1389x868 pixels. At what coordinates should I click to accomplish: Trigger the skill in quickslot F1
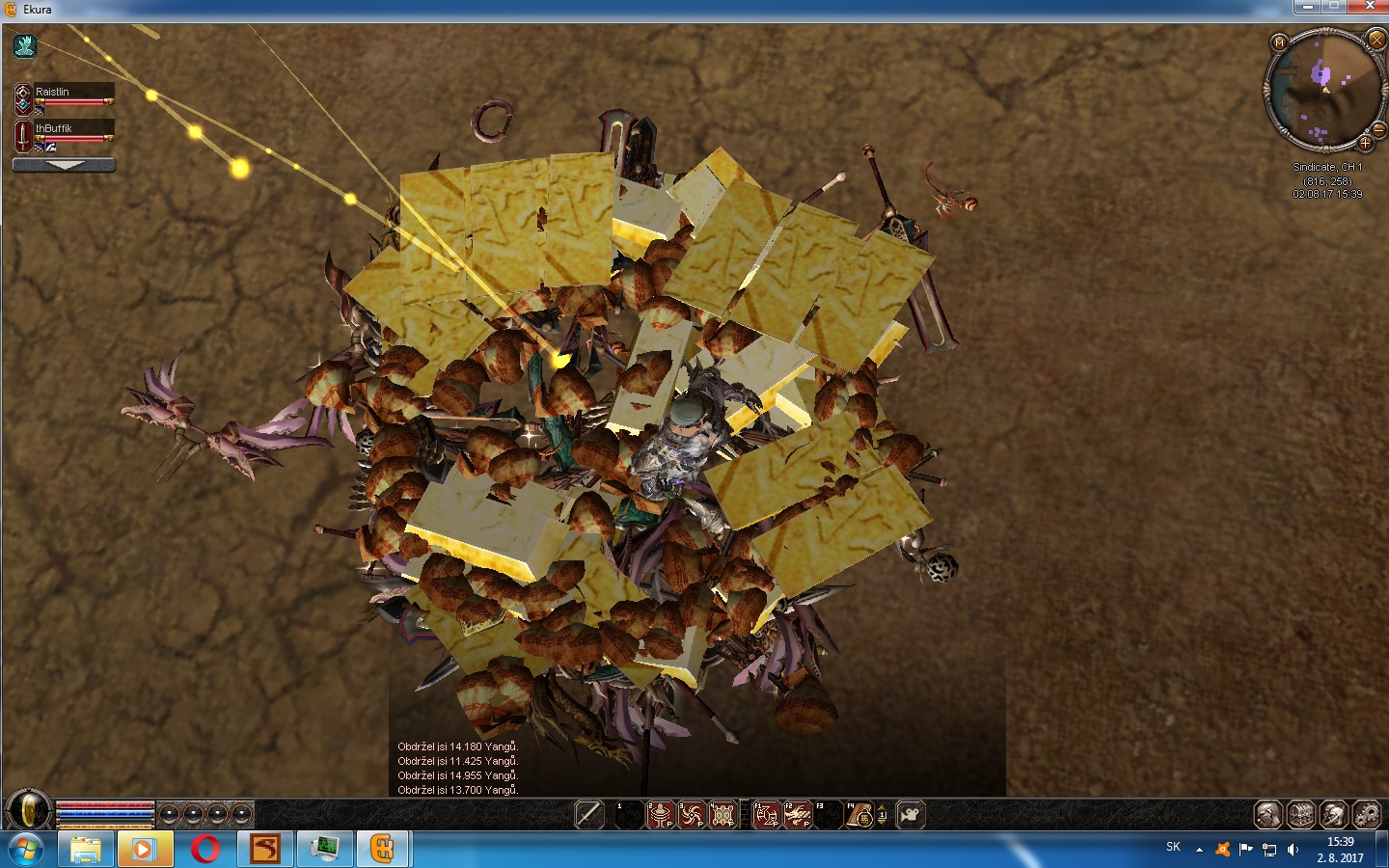click(766, 815)
